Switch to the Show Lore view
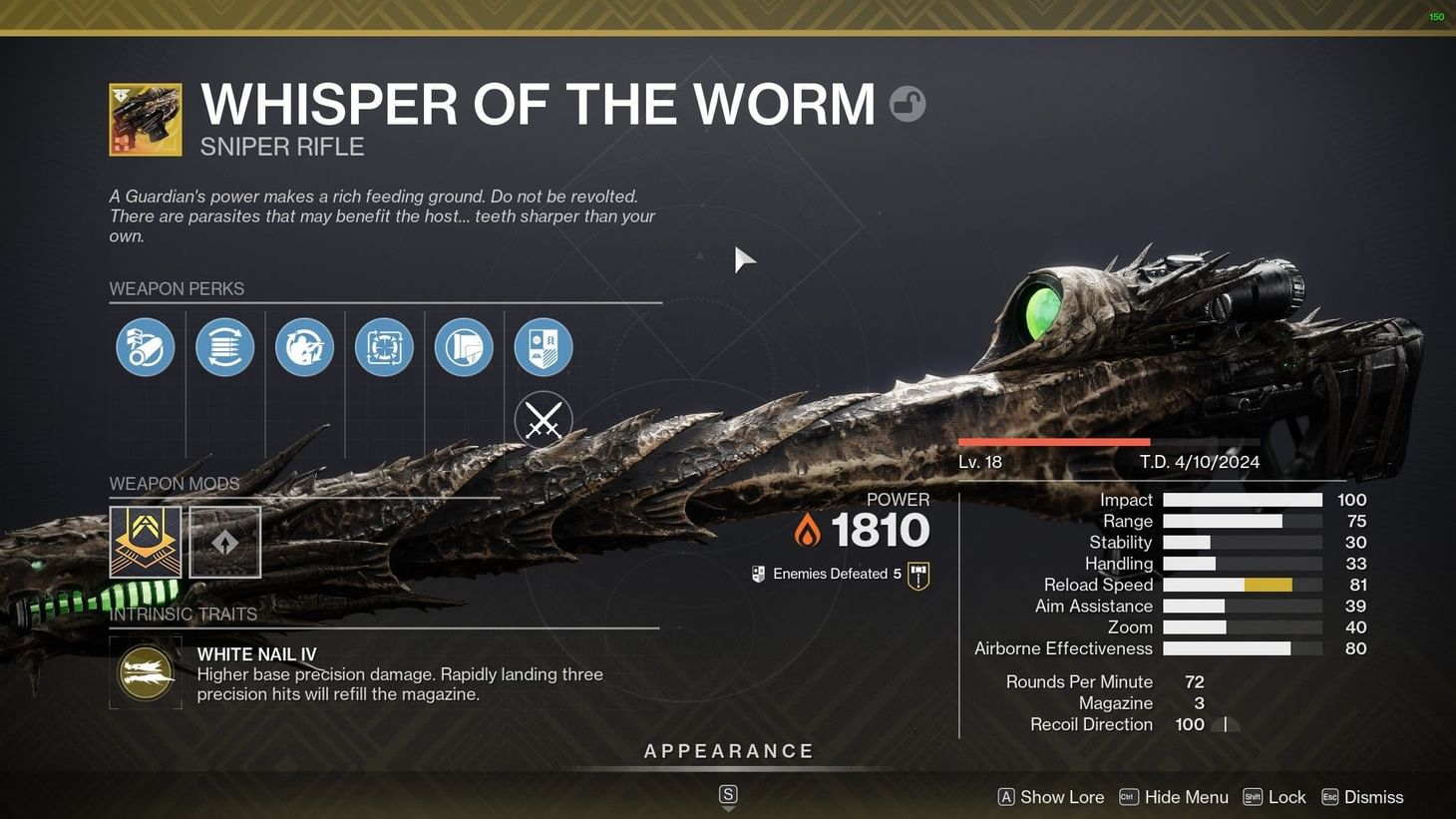The height and width of the screenshot is (819, 1456). [1050, 796]
